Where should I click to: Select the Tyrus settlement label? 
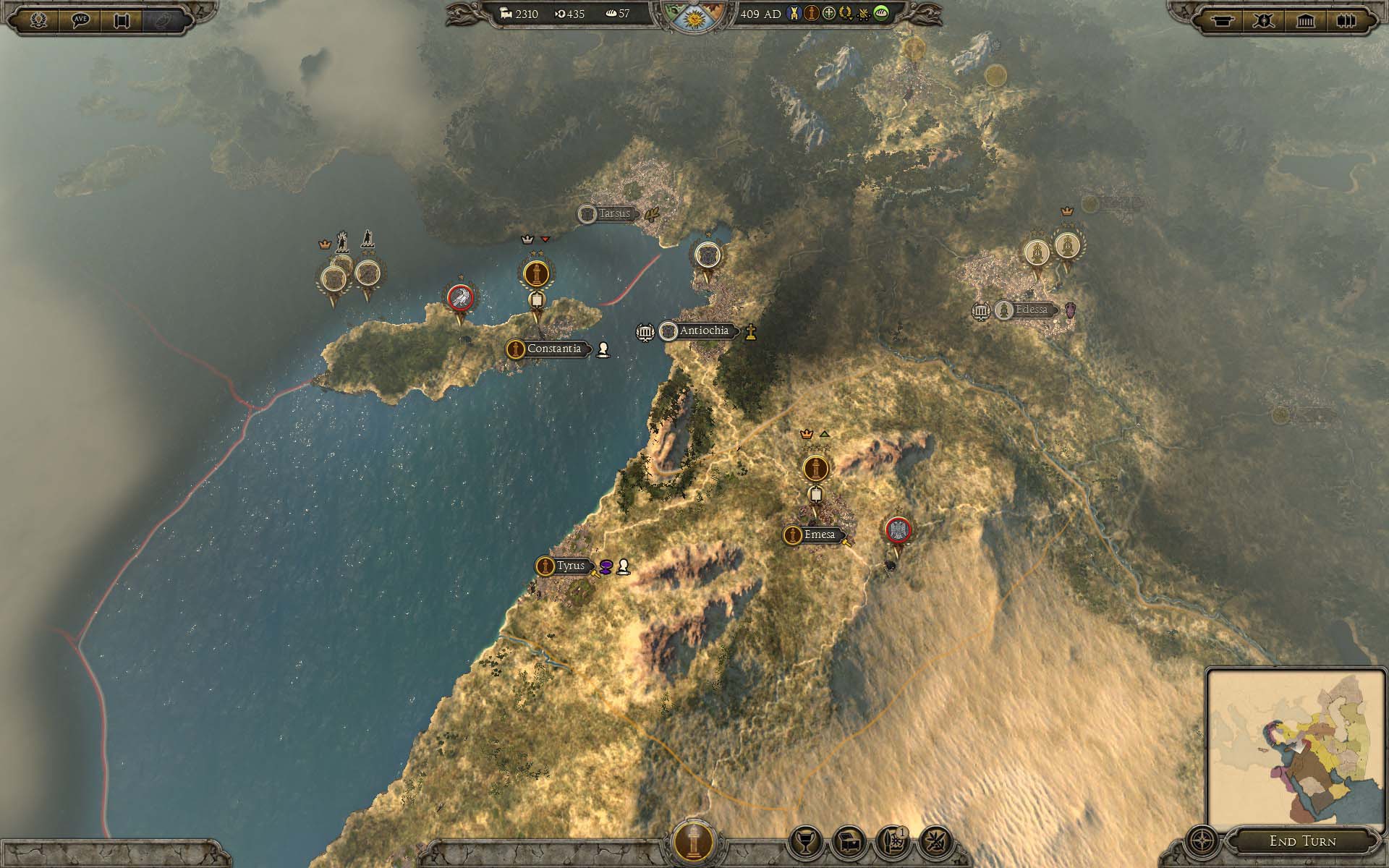[570, 566]
